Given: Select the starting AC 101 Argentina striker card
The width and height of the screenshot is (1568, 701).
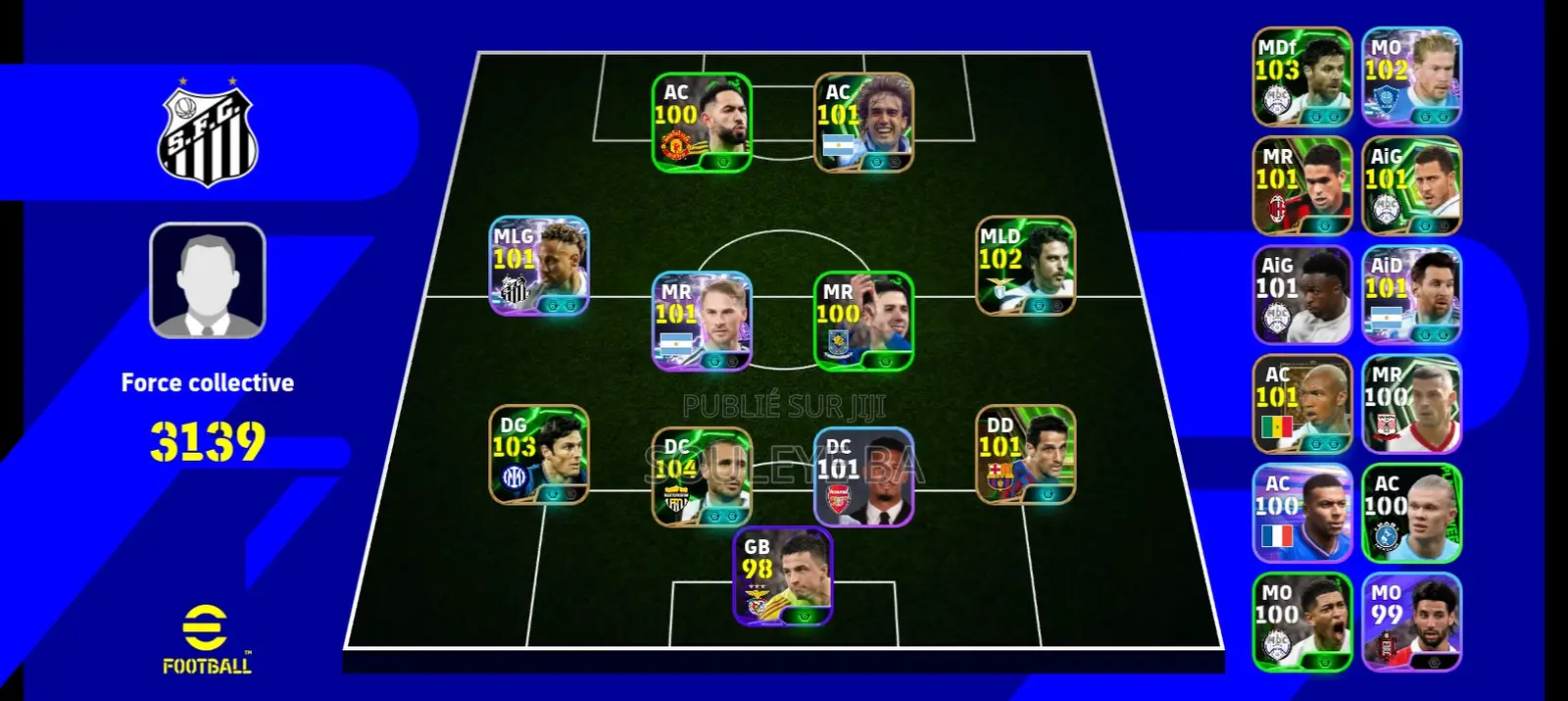Looking at the screenshot, I should click(863, 123).
